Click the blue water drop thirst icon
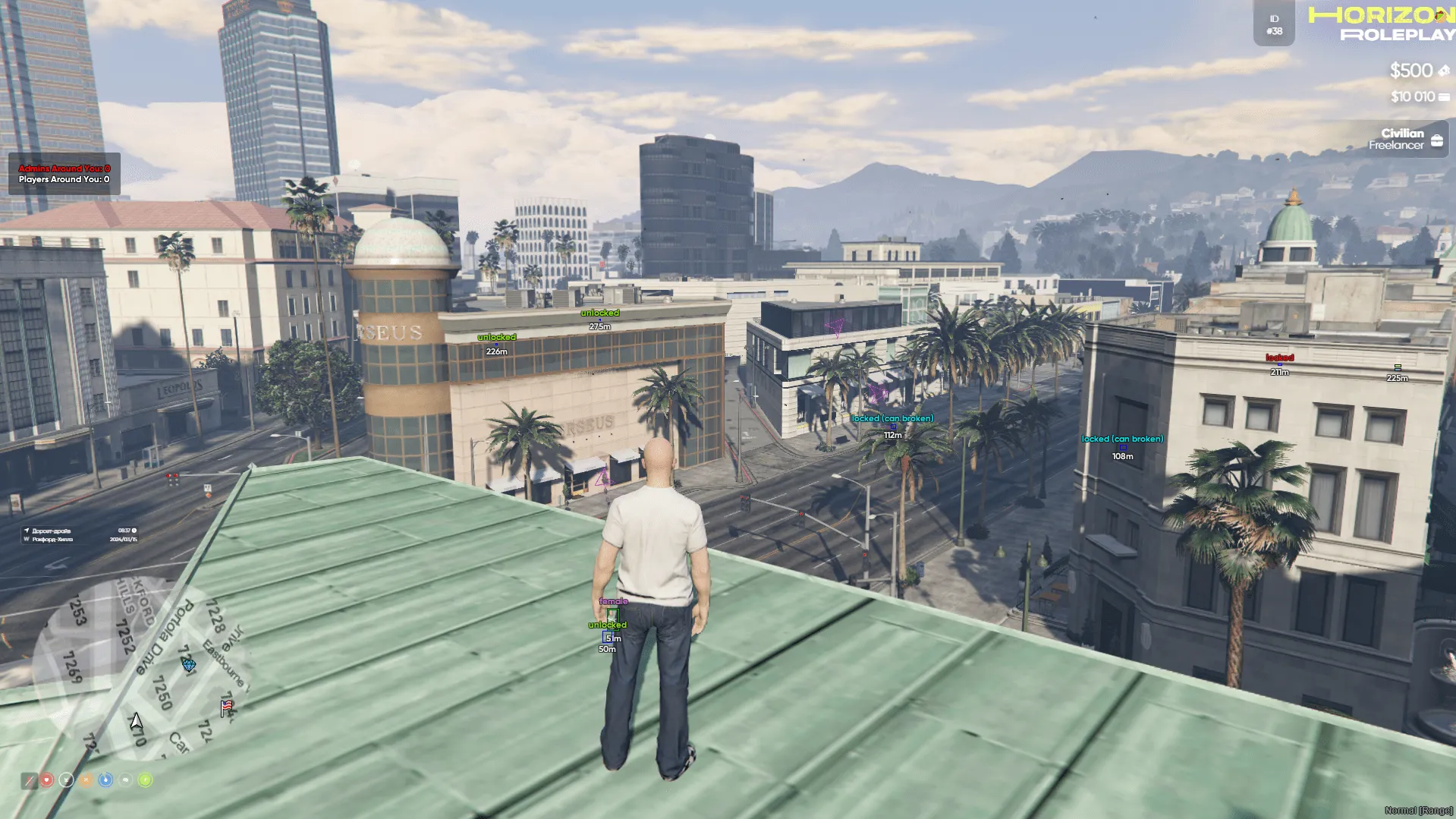 pos(105,780)
